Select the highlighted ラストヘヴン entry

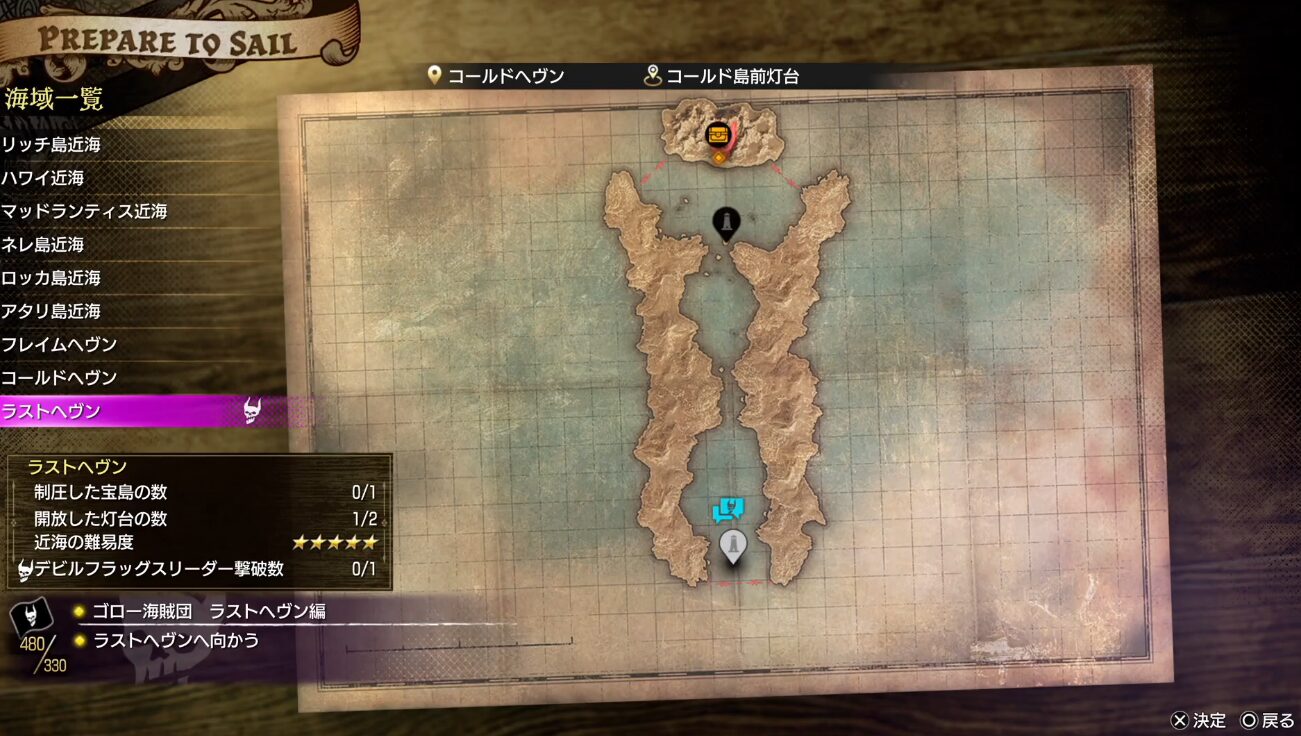pos(51,411)
